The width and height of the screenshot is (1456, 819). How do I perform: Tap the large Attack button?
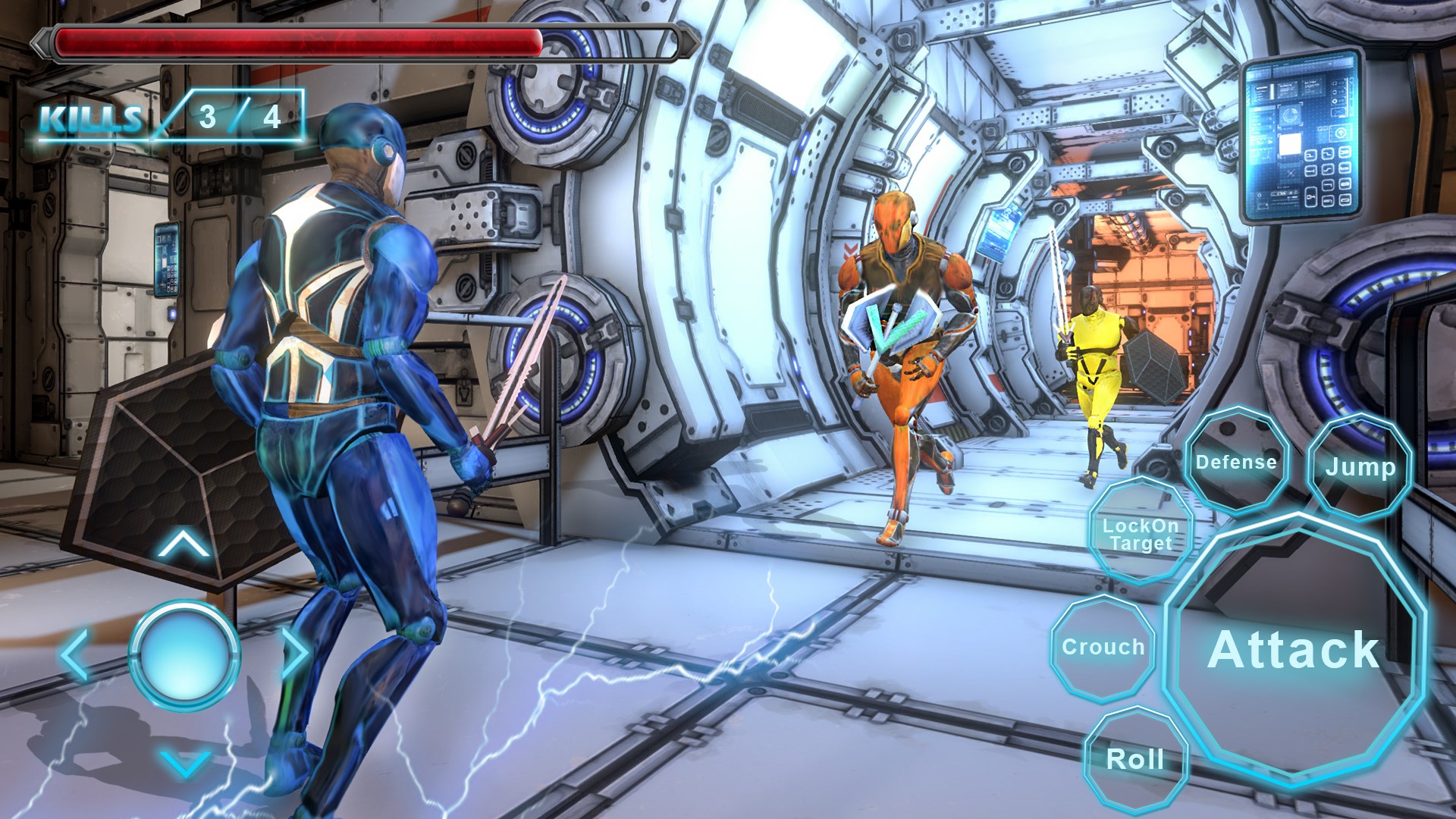click(x=1294, y=651)
